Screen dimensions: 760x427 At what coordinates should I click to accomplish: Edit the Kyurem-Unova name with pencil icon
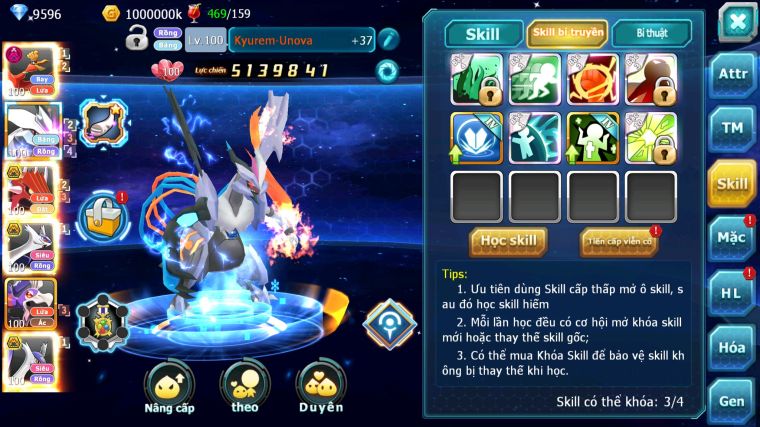tap(387, 40)
